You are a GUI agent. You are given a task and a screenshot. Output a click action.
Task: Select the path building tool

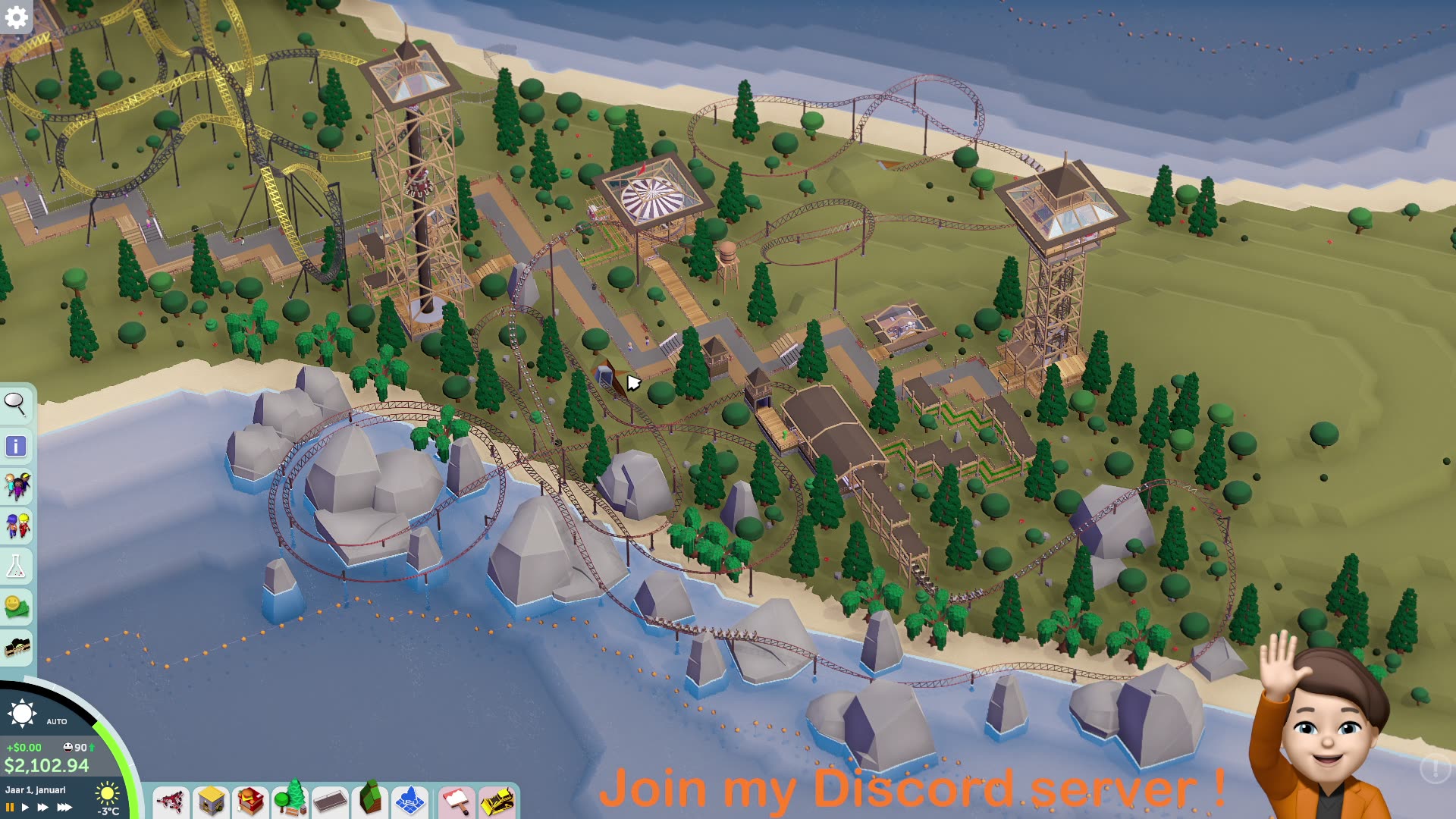tap(329, 801)
